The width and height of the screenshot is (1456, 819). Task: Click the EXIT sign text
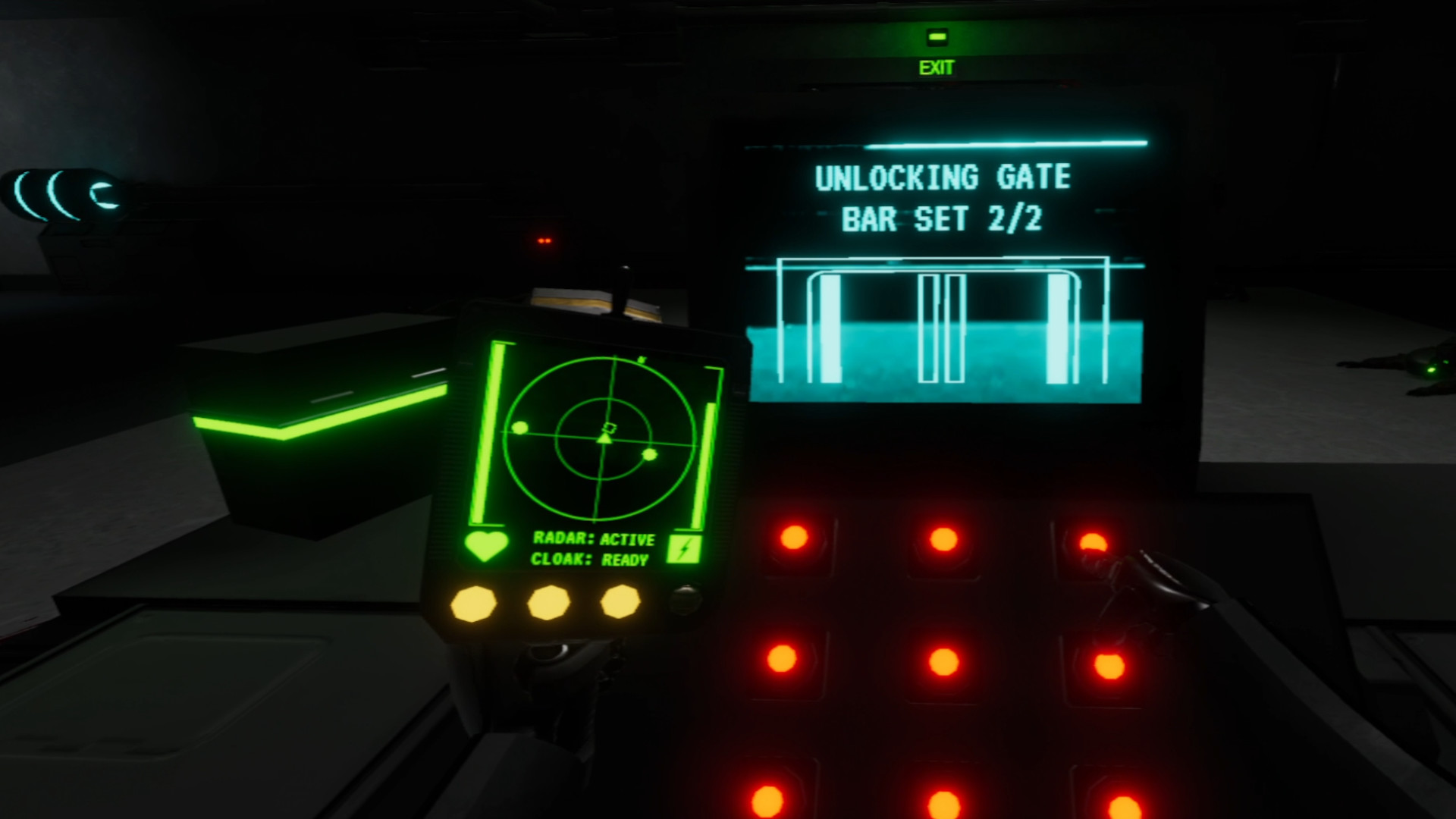[938, 68]
